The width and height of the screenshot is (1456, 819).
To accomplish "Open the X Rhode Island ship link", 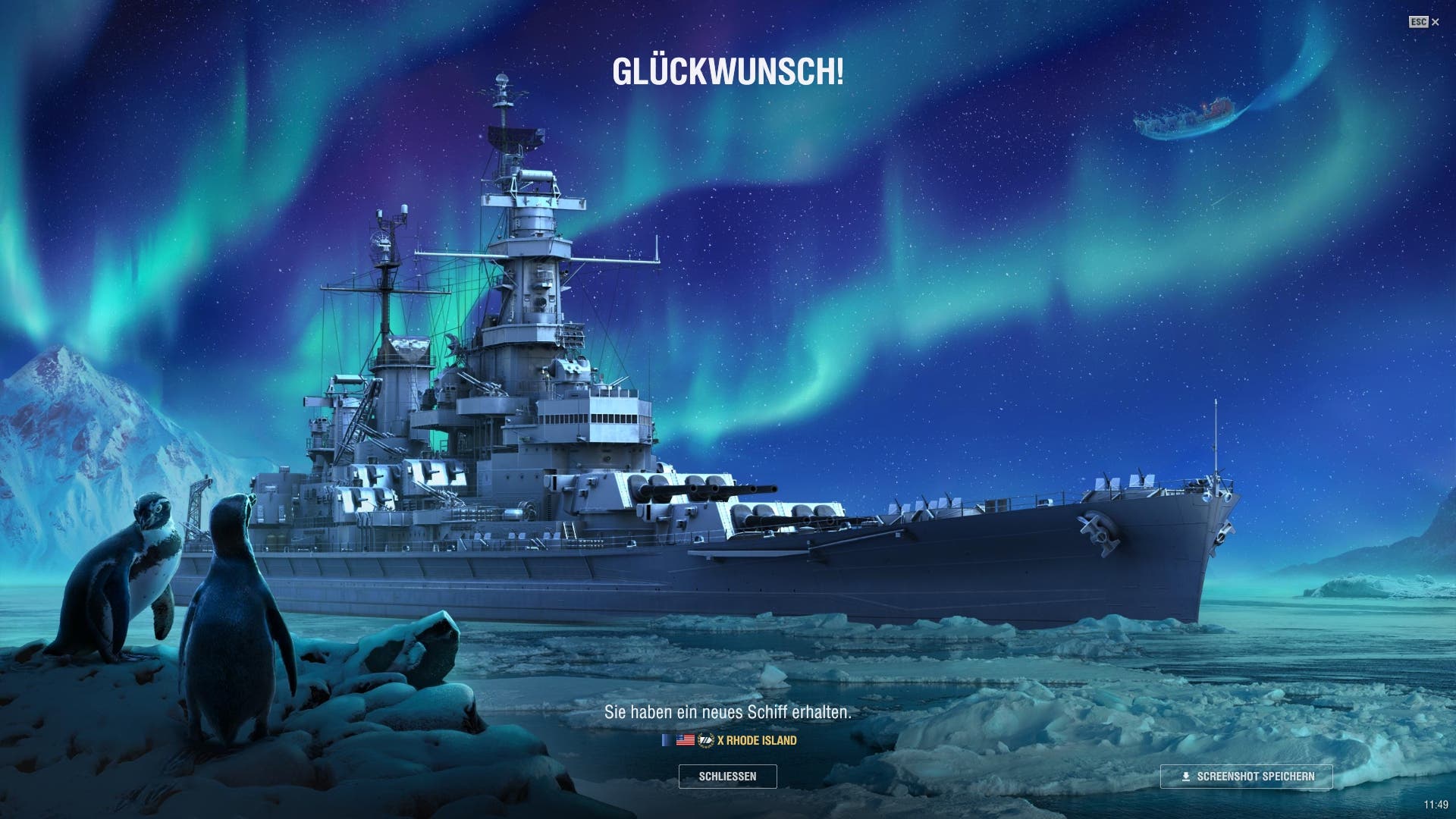I will point(756,740).
